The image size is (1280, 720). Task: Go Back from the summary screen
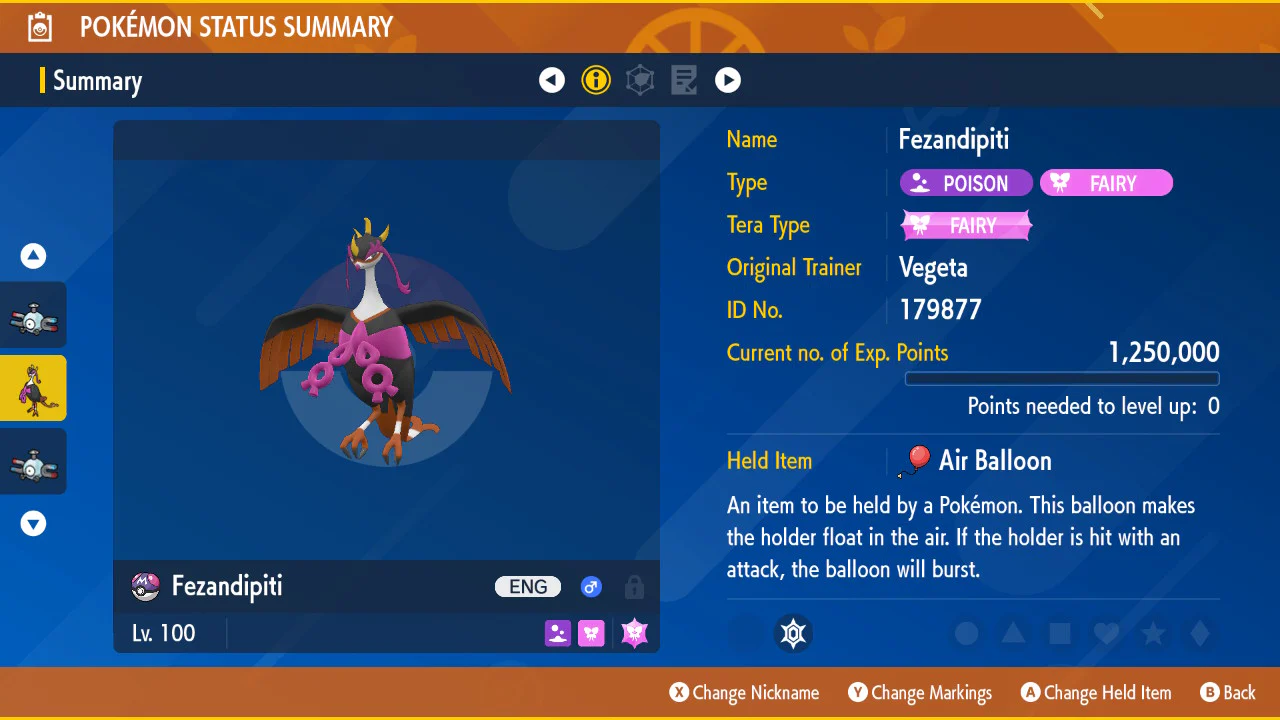1228,693
